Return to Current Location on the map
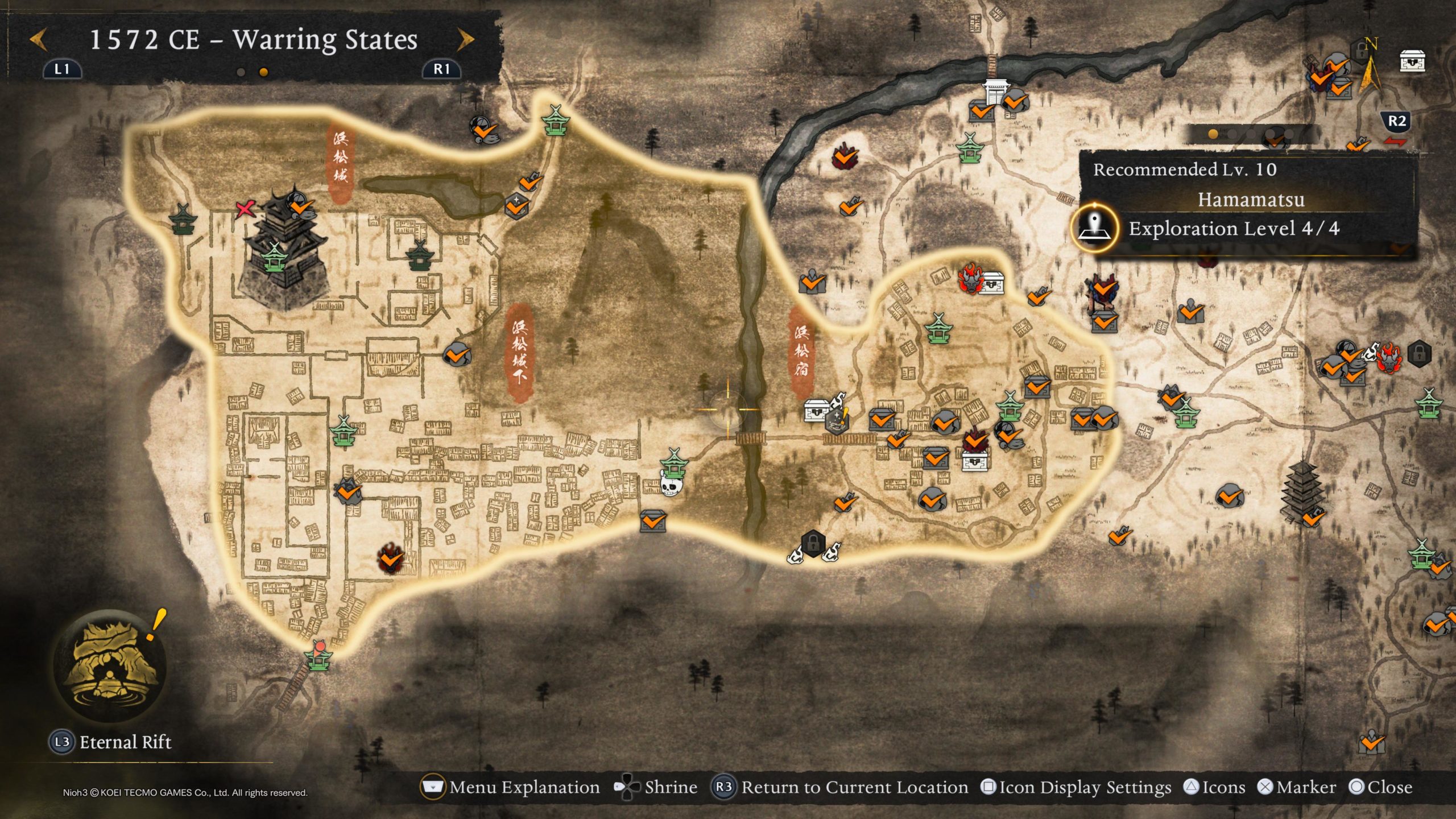The height and width of the screenshot is (819, 1456). tap(840, 787)
